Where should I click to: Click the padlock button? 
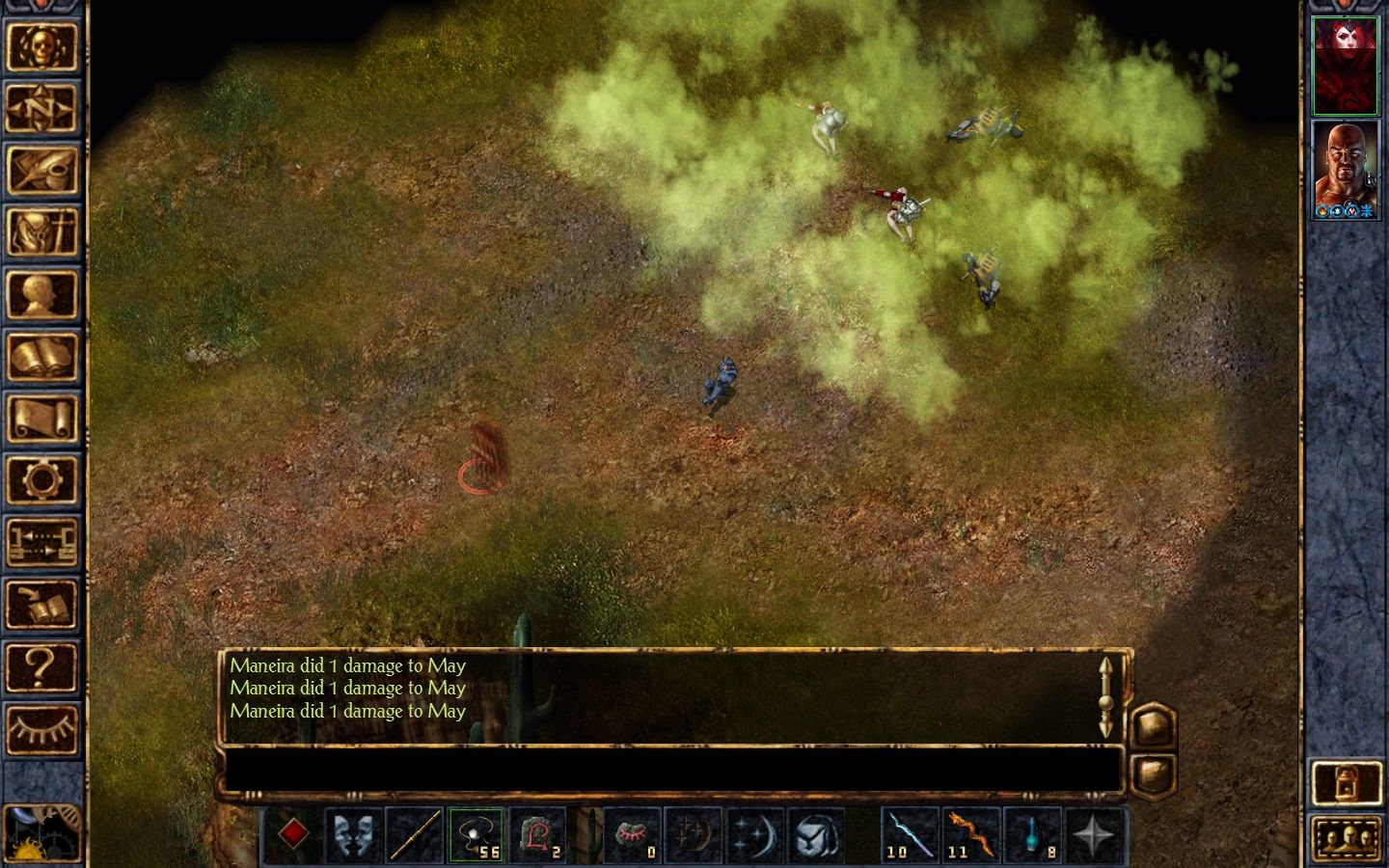coord(1347,783)
